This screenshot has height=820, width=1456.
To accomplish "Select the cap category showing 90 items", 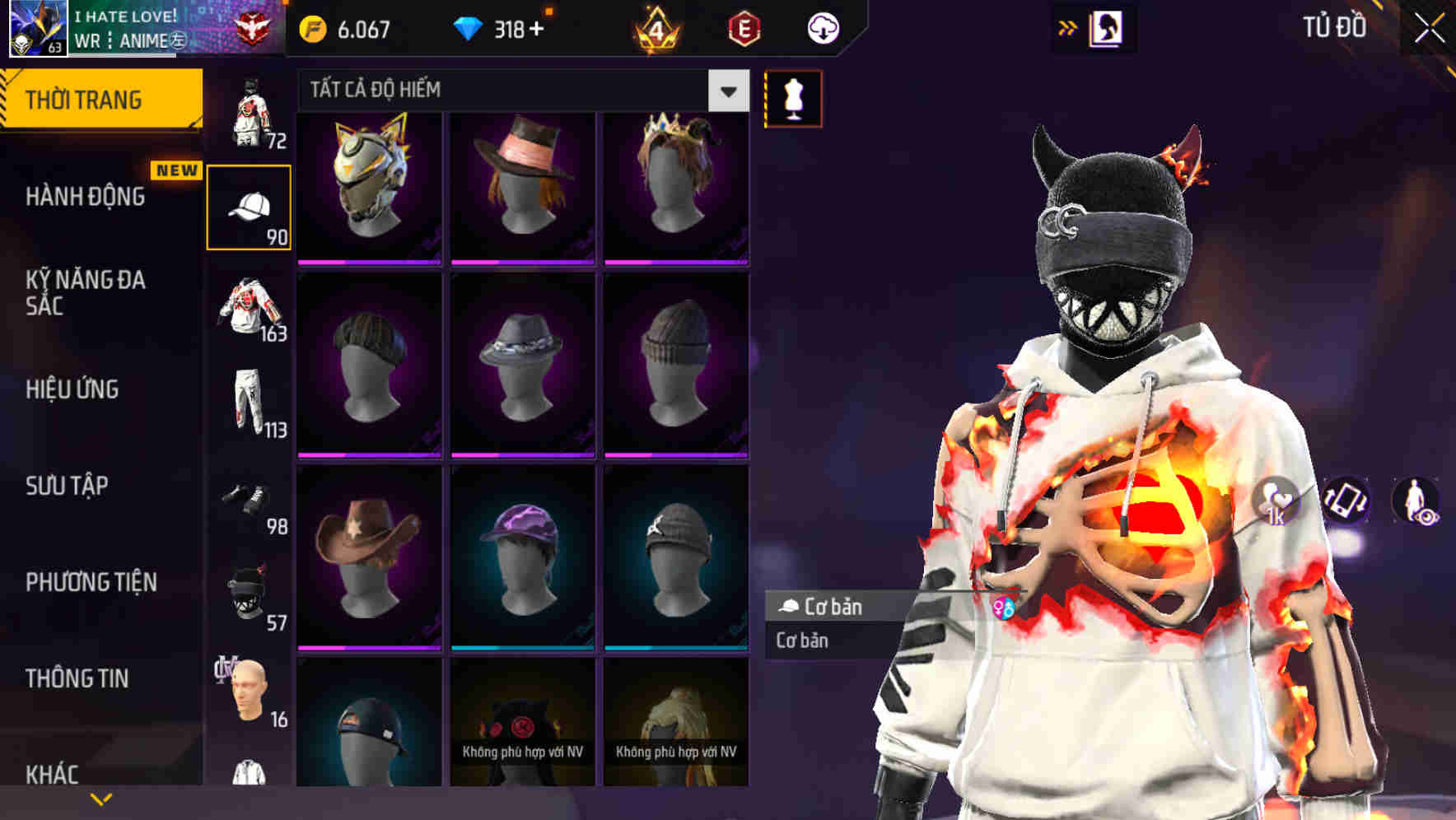I will coord(250,205).
